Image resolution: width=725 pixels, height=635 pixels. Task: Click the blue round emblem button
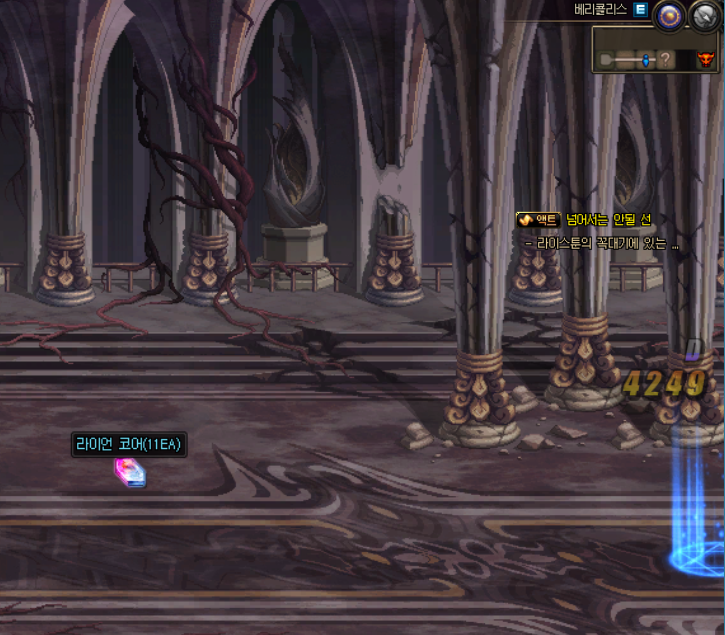[x=667, y=14]
